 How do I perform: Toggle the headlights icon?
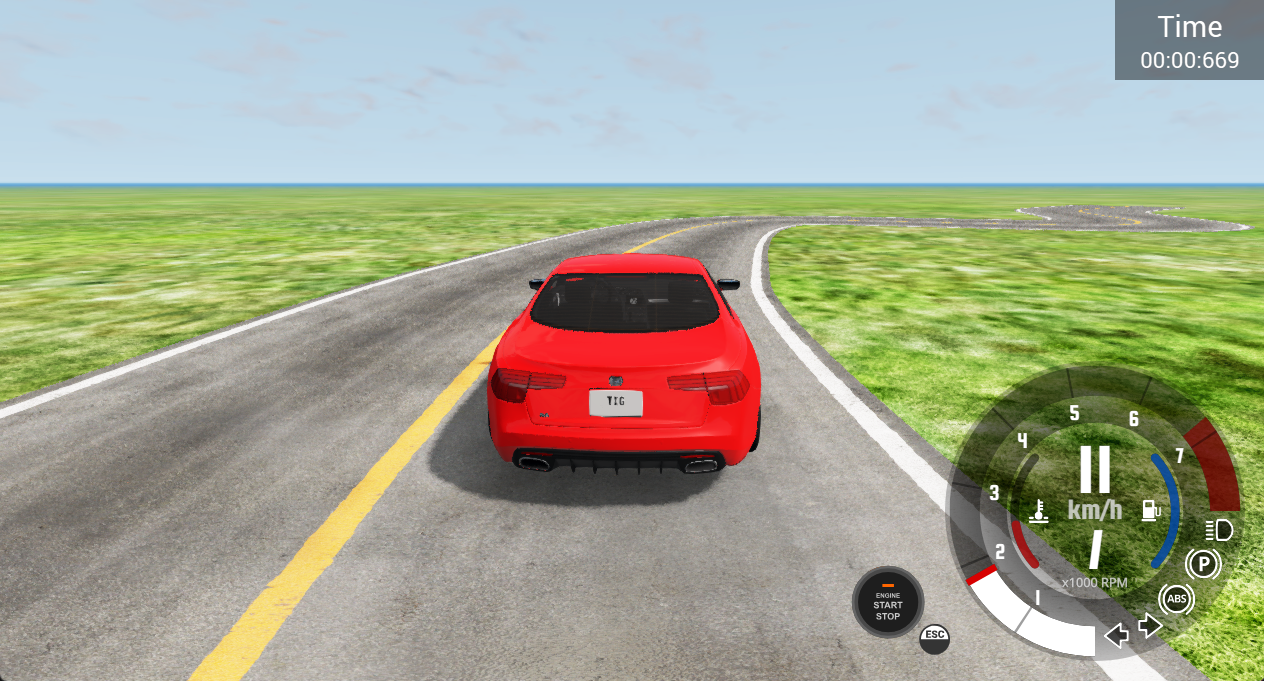click(x=1220, y=529)
